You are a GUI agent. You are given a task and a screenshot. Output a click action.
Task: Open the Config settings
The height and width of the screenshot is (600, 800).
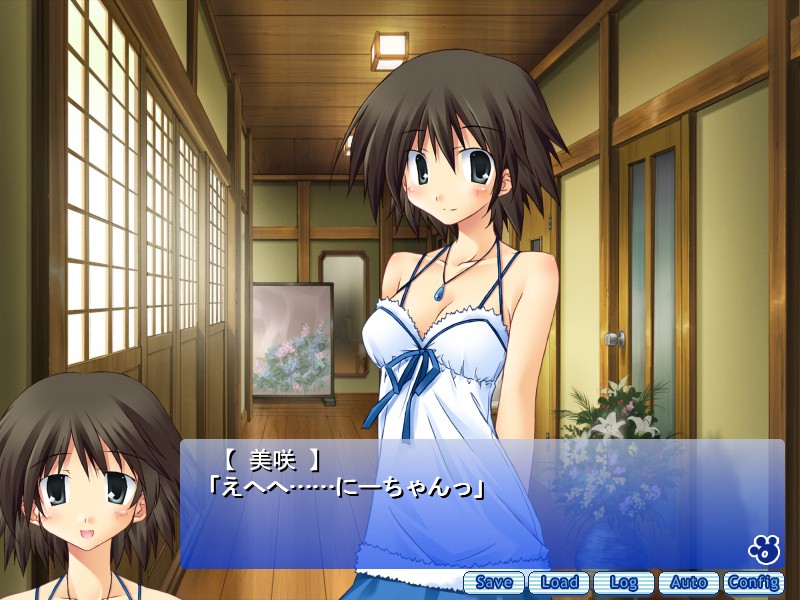(x=754, y=582)
